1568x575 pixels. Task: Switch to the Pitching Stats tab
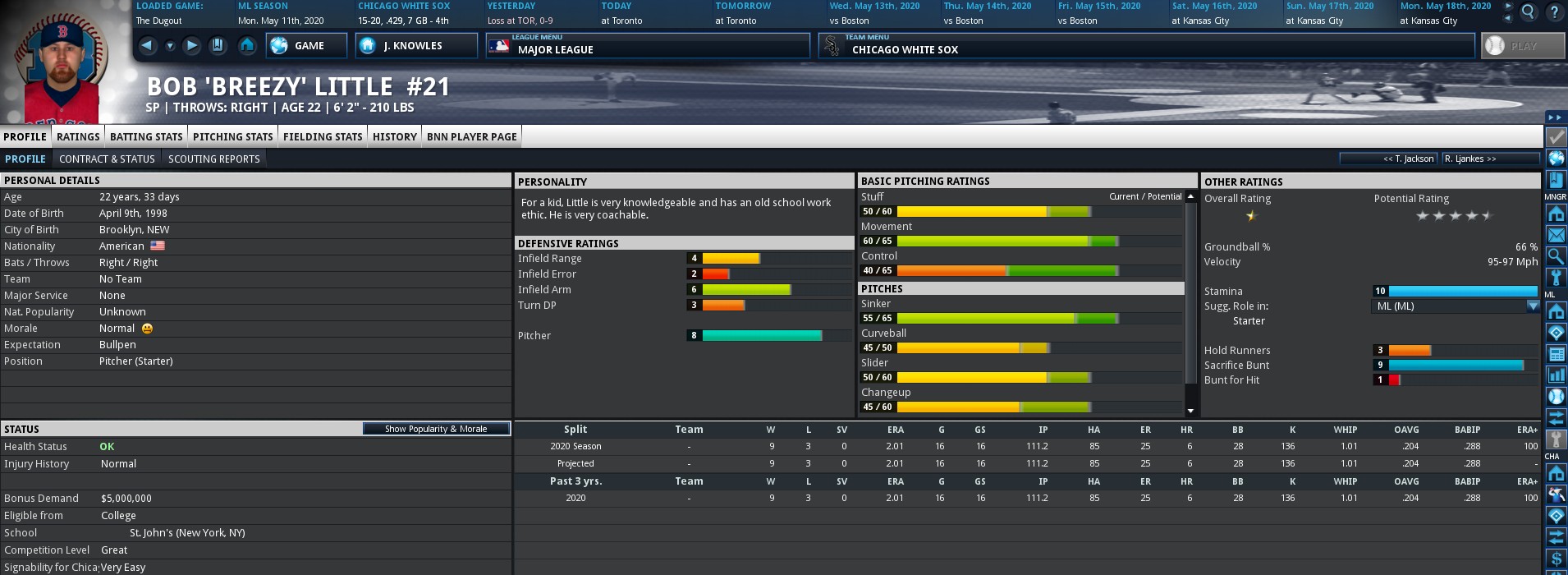pyautogui.click(x=232, y=136)
